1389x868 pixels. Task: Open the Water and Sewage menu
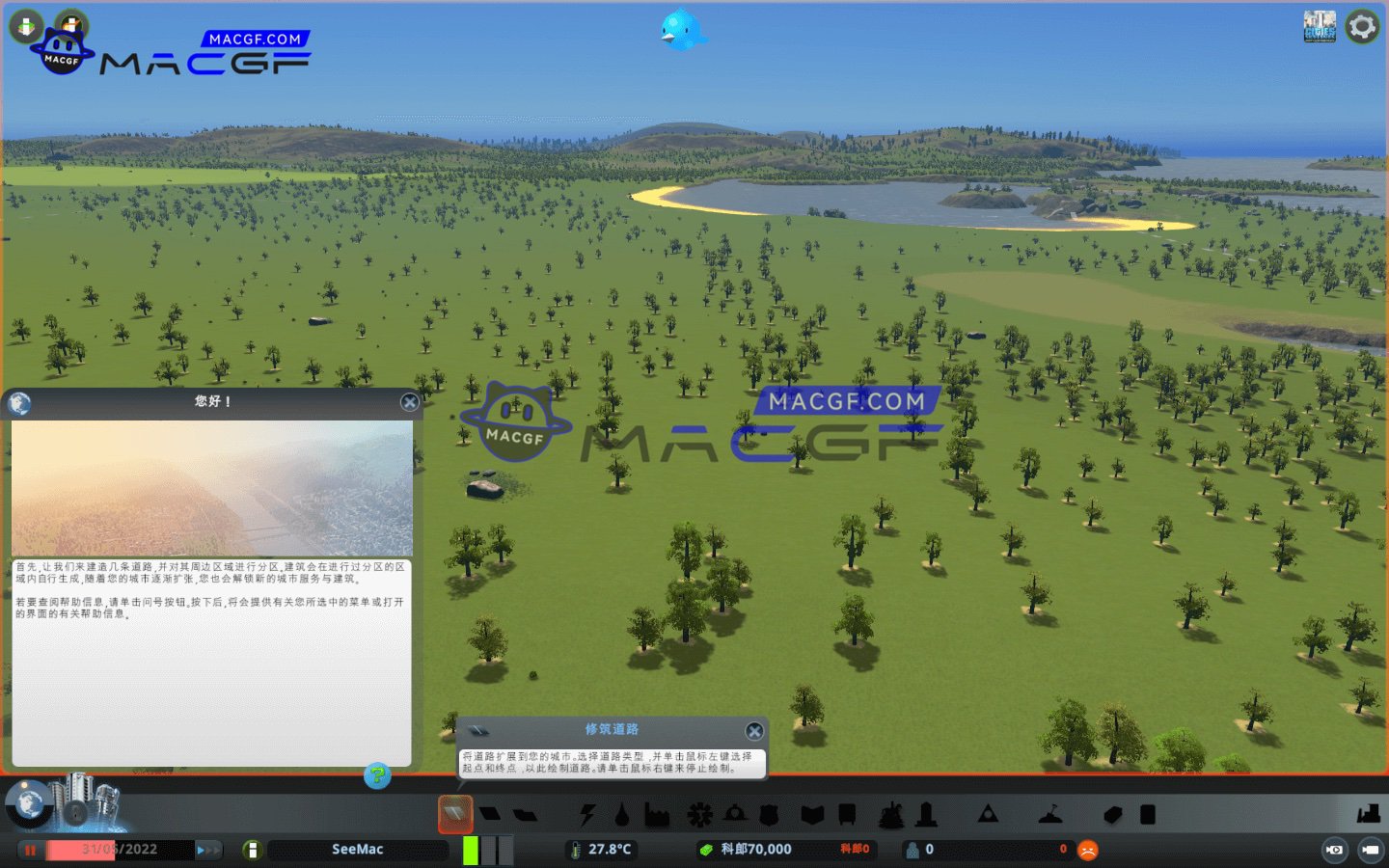[x=621, y=813]
